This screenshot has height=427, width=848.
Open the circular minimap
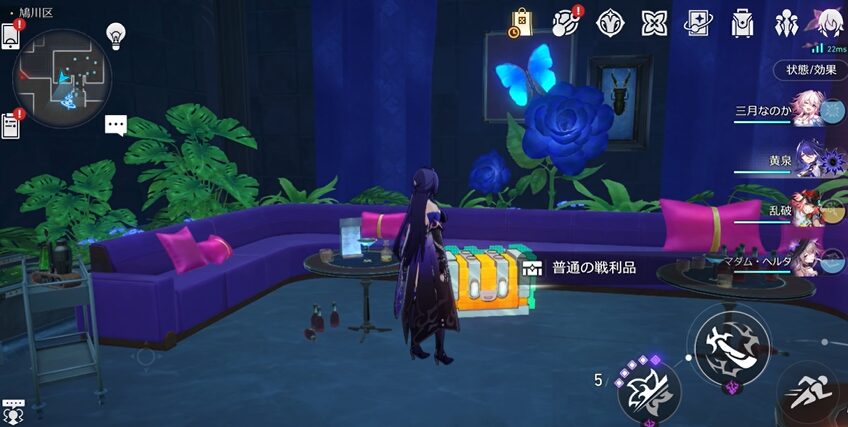point(61,78)
